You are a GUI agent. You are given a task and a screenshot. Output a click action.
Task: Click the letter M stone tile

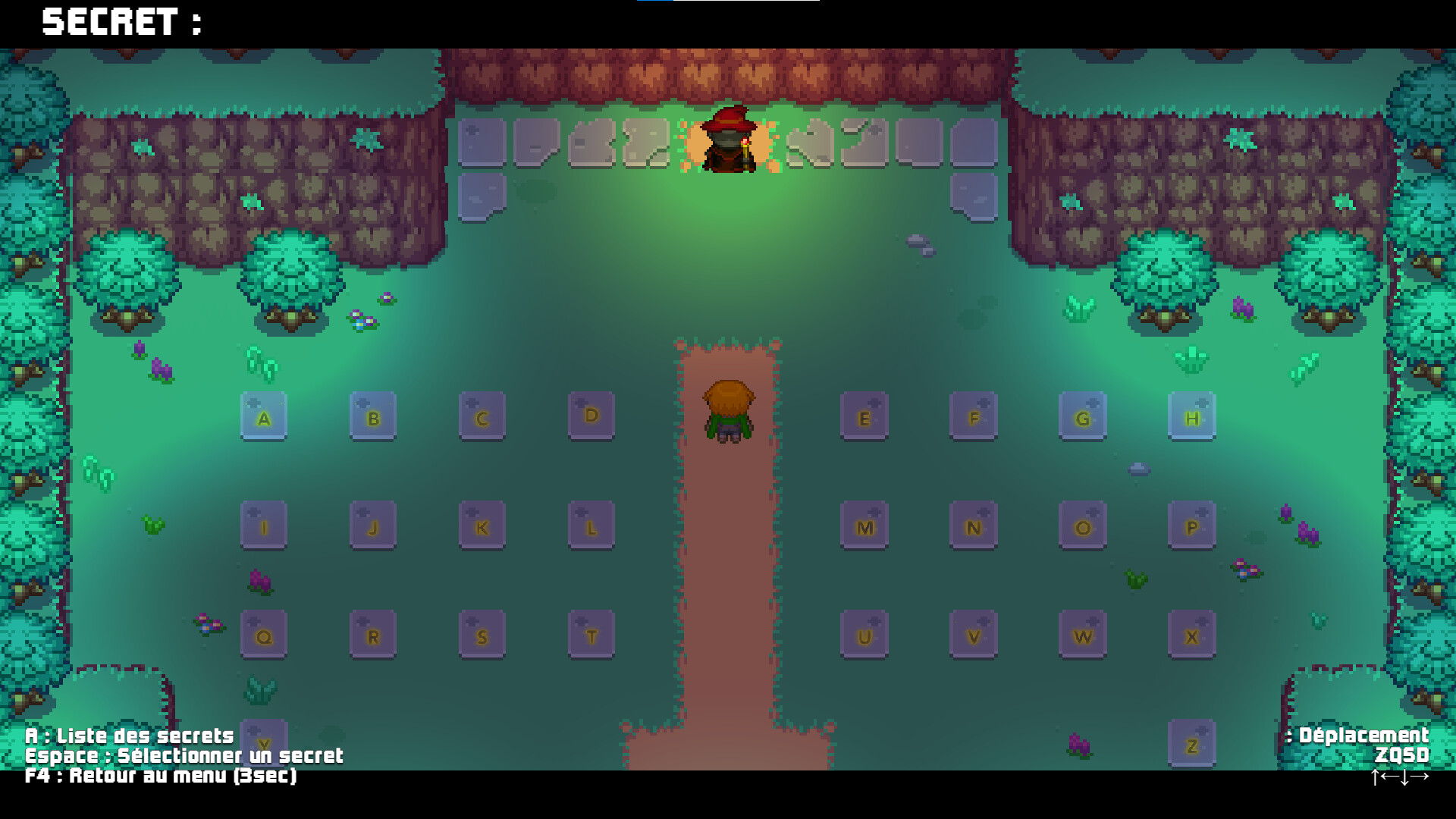click(x=864, y=525)
